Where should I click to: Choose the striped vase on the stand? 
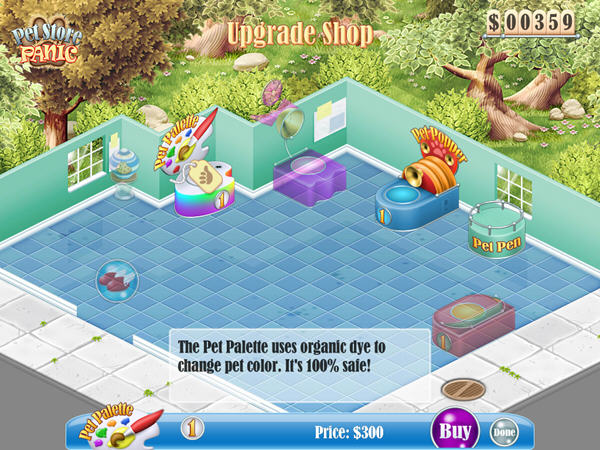pos(126,170)
